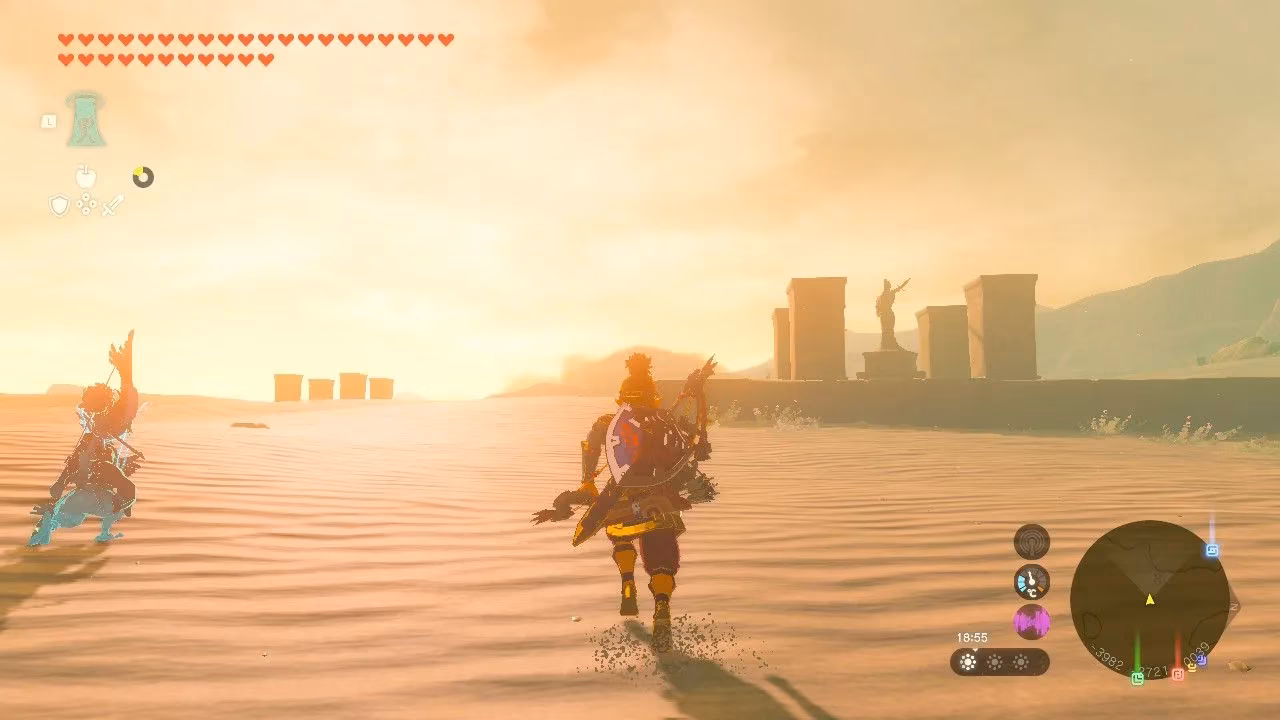
Task: Select Tulin's gust ability cape icon
Action: tap(86, 121)
